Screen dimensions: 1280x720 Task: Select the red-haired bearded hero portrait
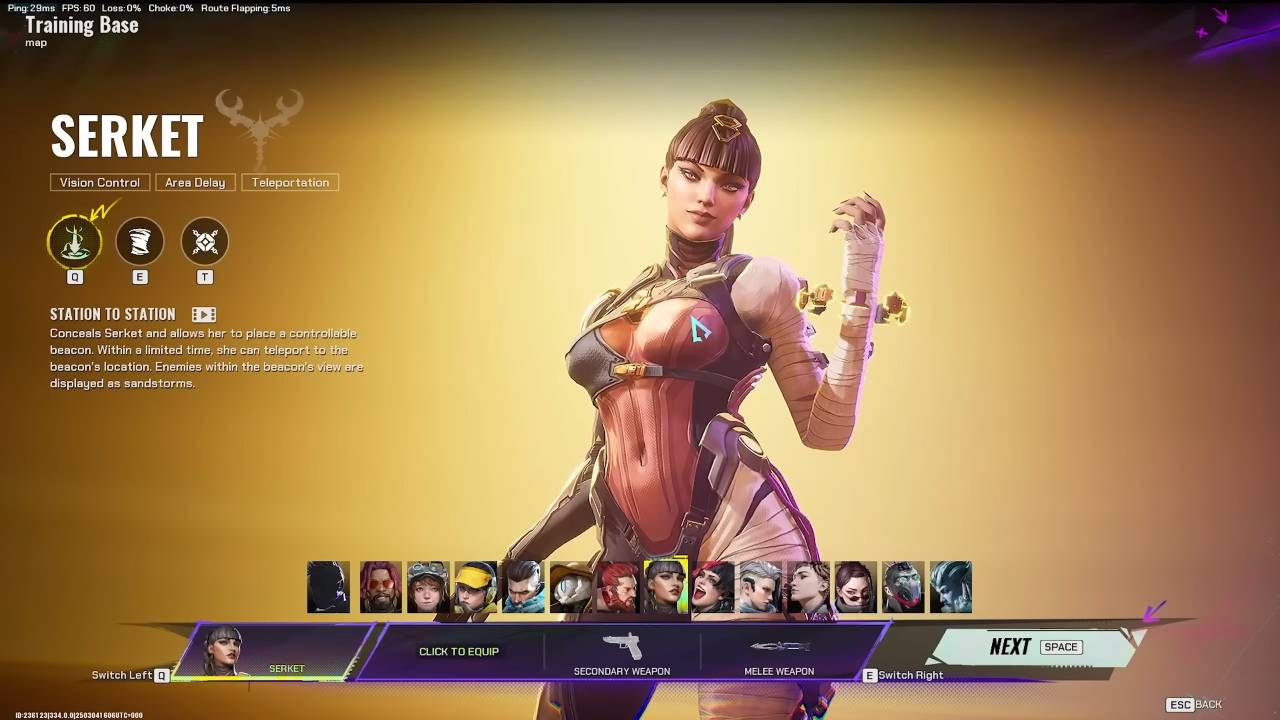coord(618,587)
